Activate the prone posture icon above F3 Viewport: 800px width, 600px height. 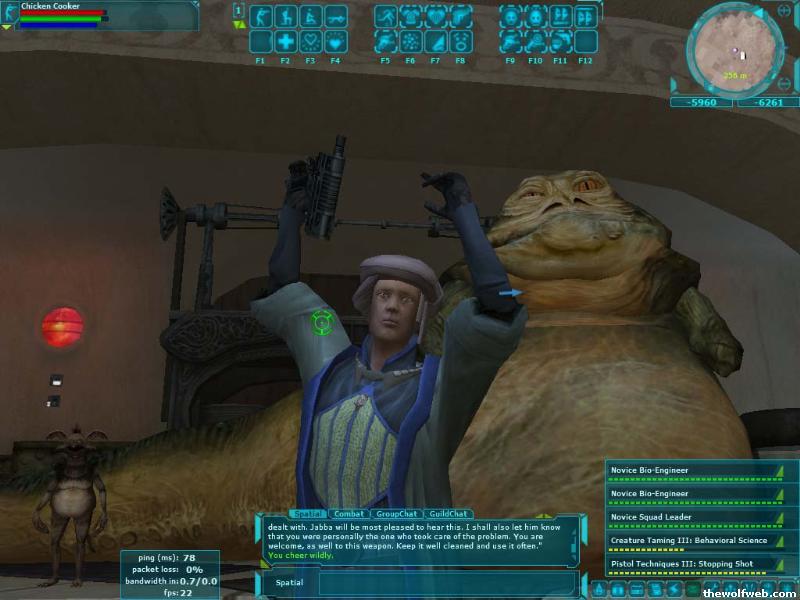pos(310,16)
